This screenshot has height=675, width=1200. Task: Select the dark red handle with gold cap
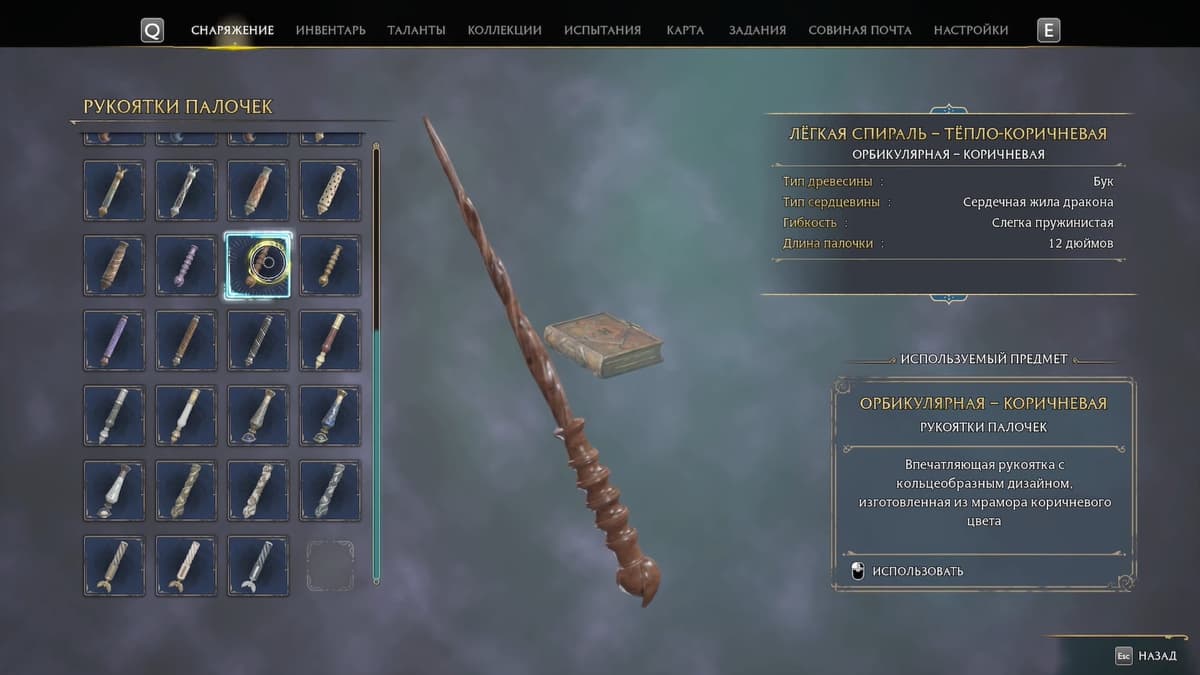coord(330,340)
